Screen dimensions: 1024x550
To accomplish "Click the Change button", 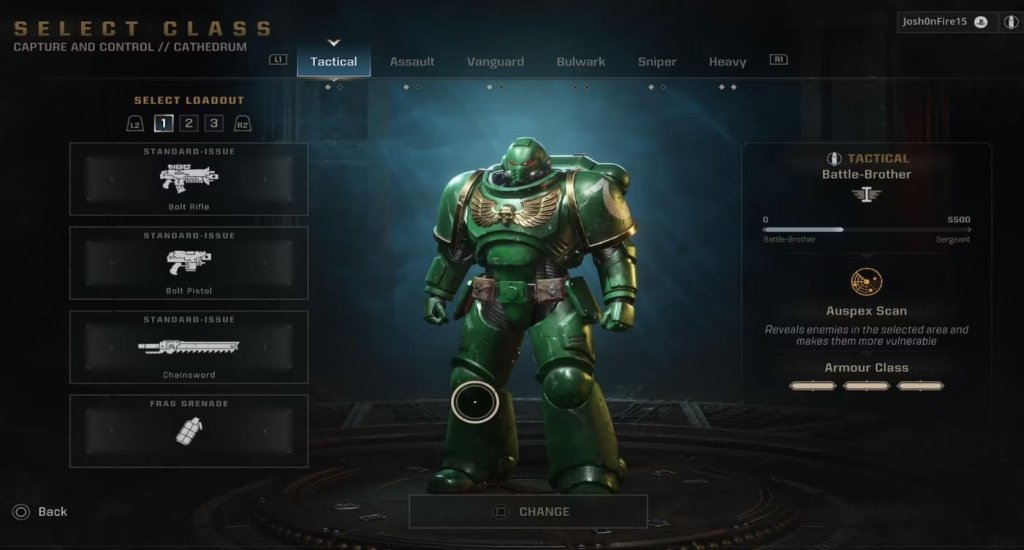I will pyautogui.click(x=528, y=511).
